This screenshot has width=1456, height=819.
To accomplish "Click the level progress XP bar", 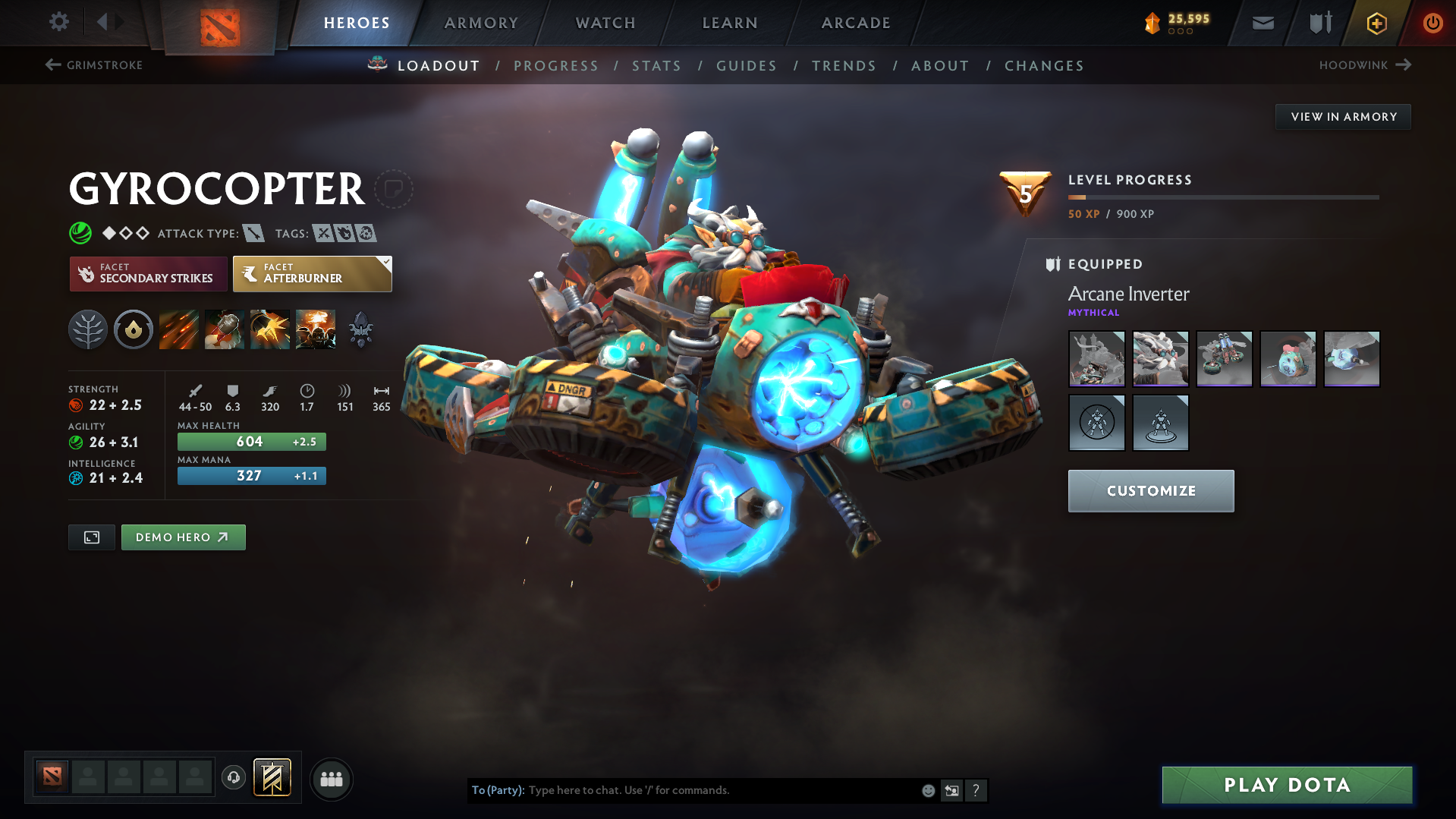I will coord(1222,197).
